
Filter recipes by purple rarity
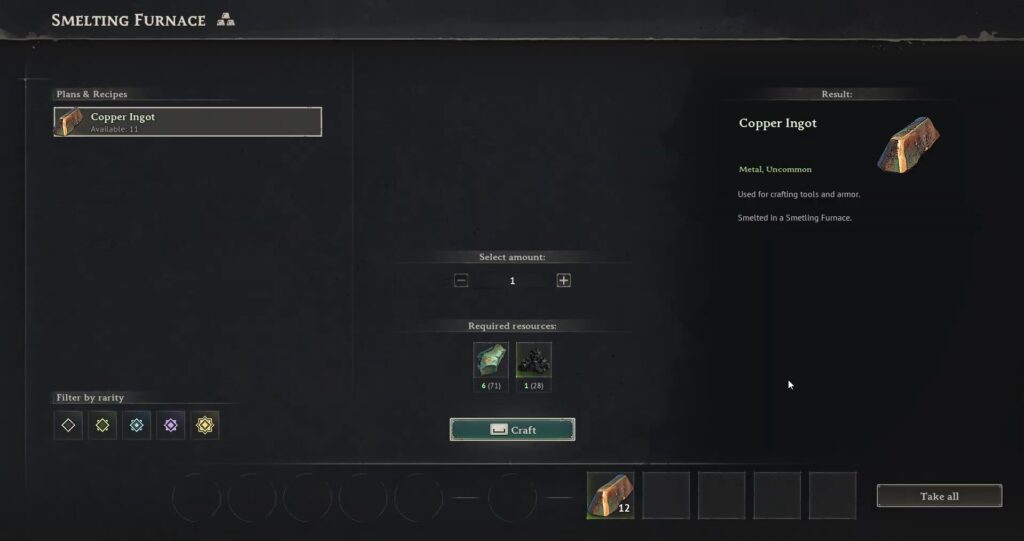(x=170, y=425)
